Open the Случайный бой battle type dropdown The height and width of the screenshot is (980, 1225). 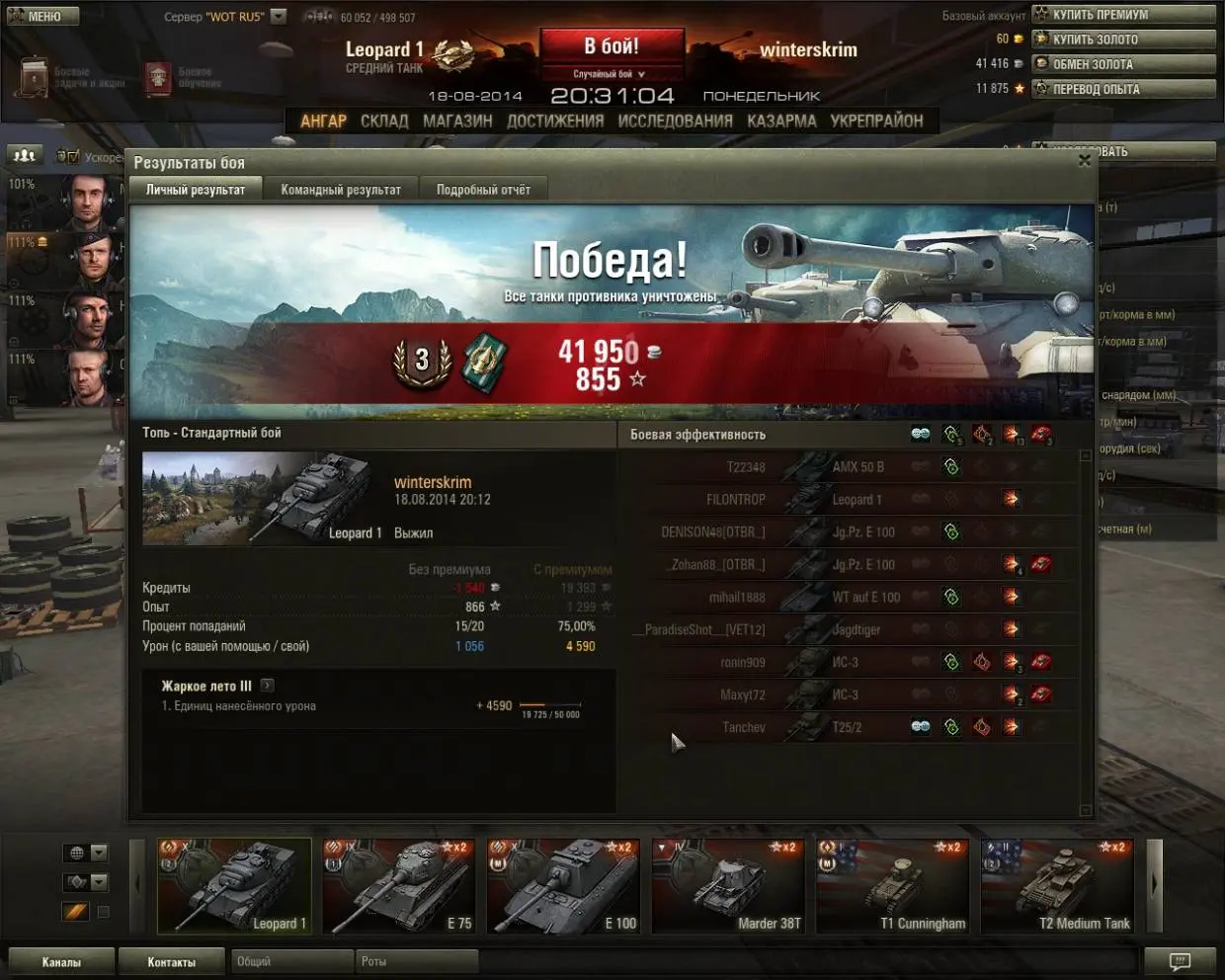tap(611, 74)
